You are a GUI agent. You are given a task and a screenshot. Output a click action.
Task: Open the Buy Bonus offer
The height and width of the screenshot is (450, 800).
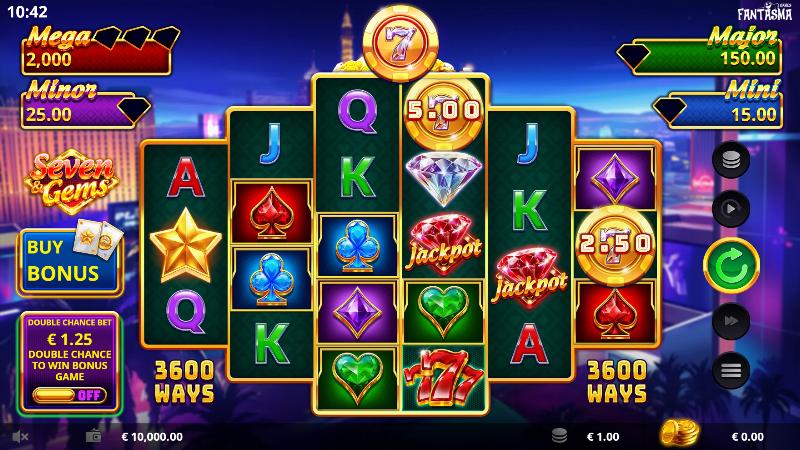pos(70,261)
